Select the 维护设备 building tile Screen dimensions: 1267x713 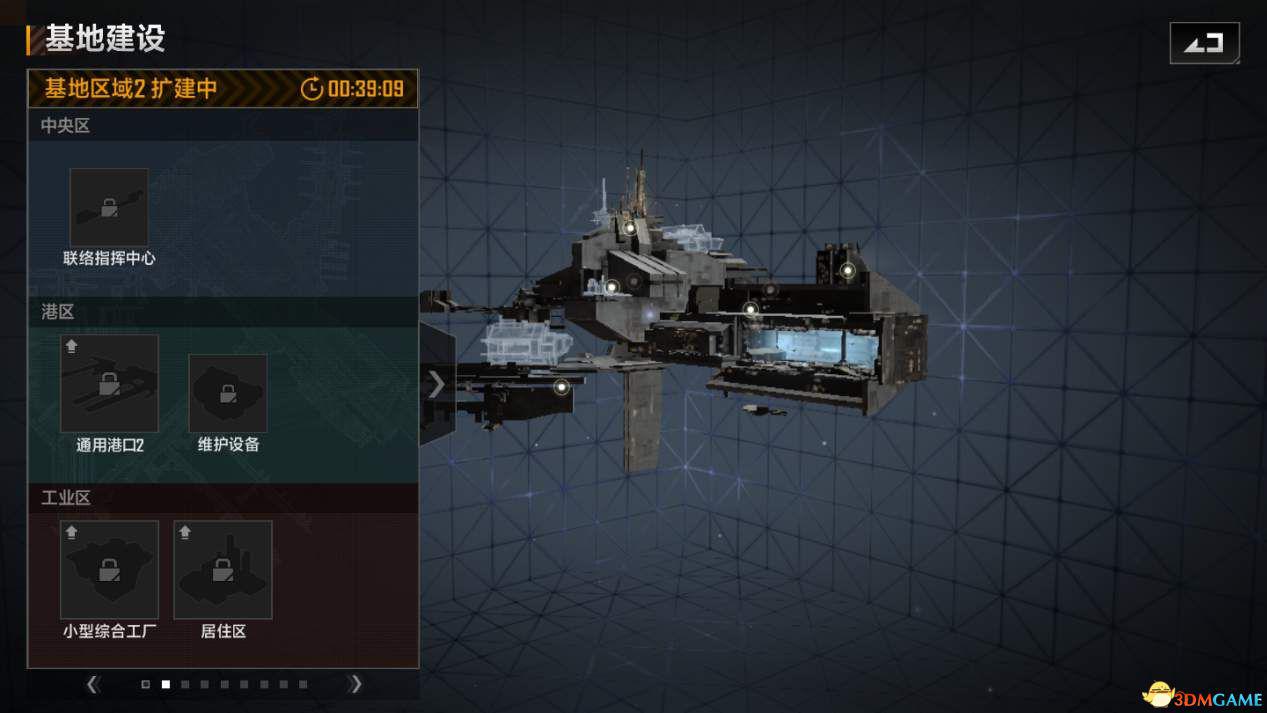[x=228, y=393]
